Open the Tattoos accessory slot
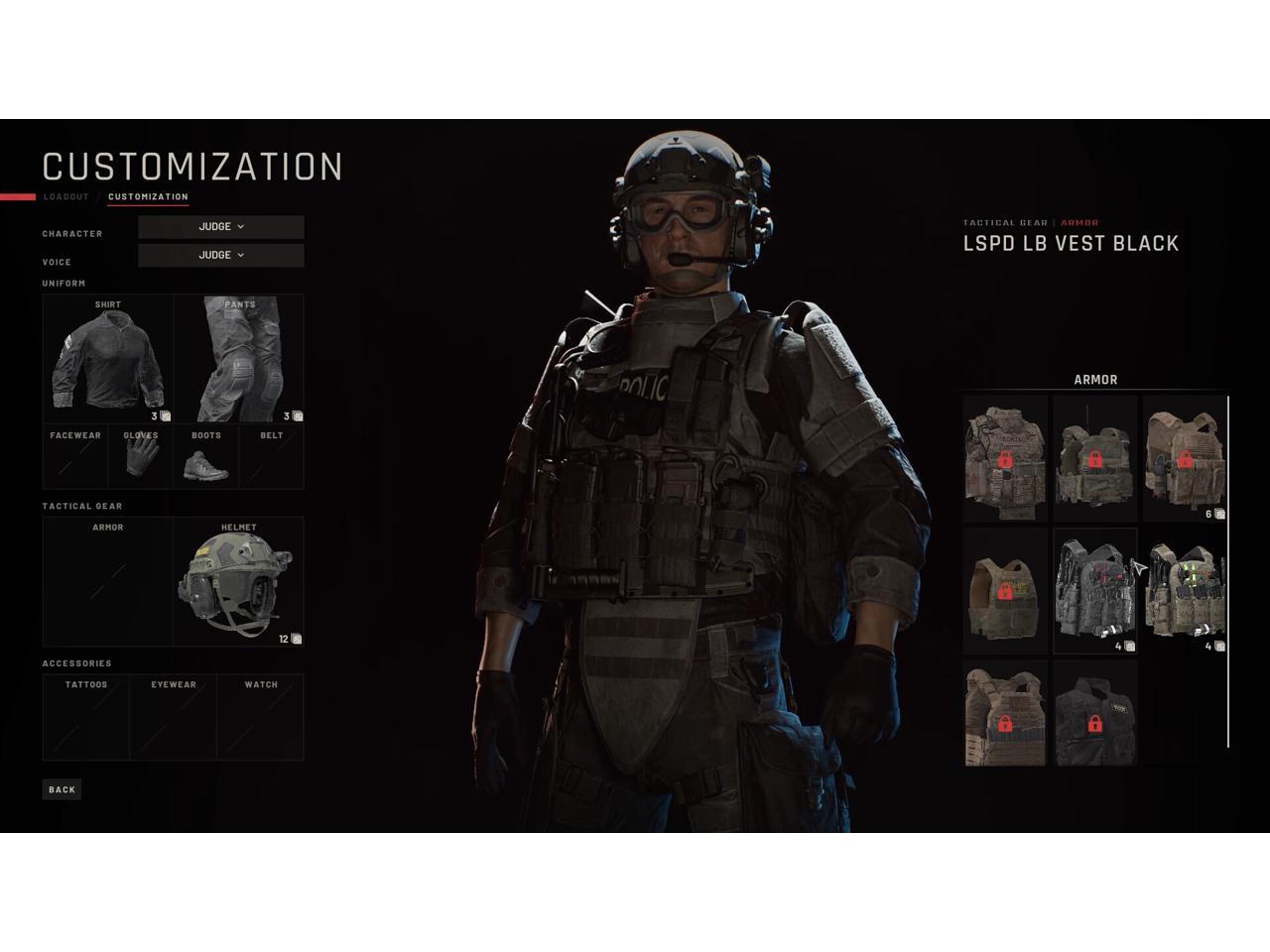 [x=86, y=717]
